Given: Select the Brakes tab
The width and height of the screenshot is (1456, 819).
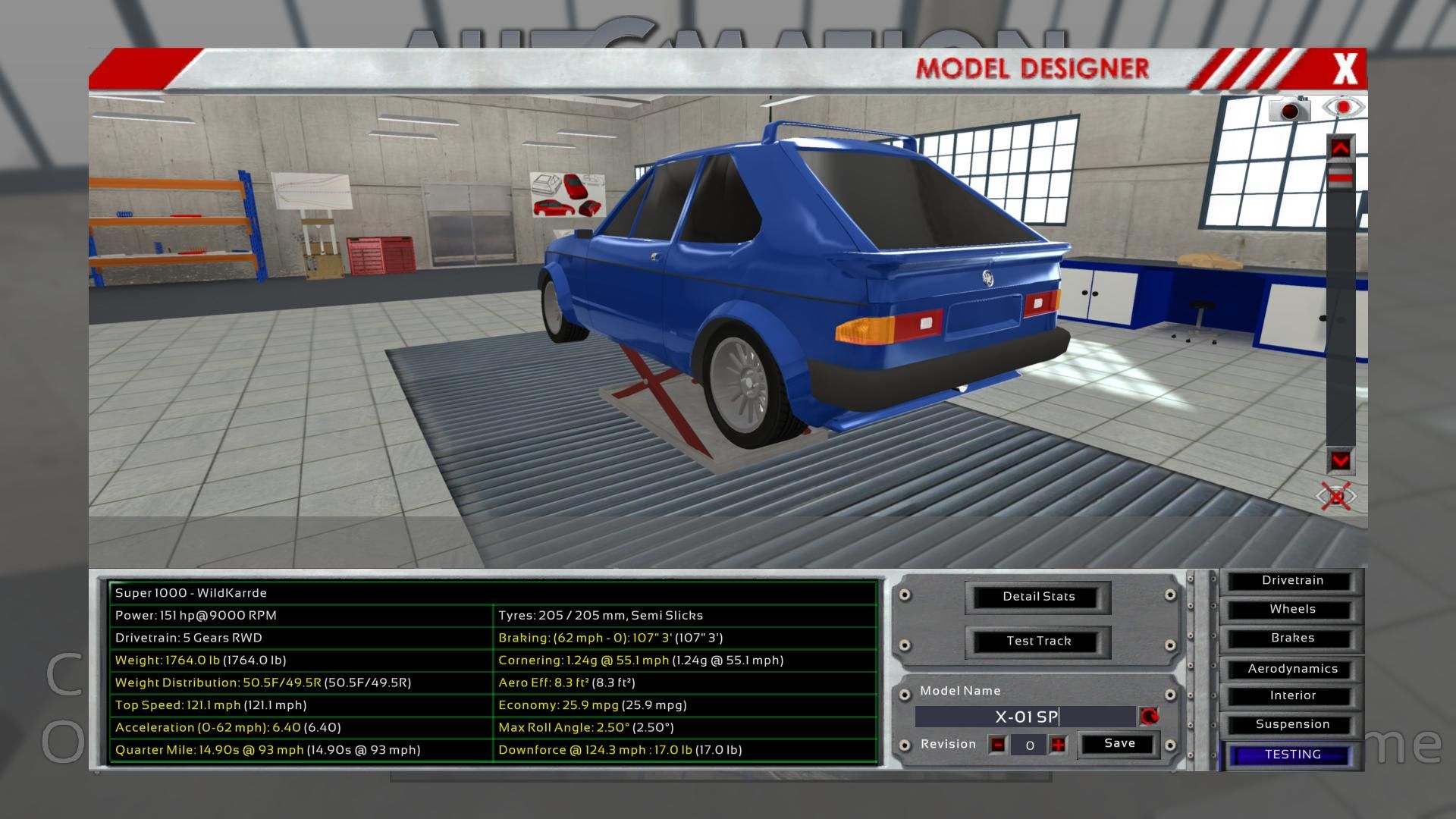Looking at the screenshot, I should point(1291,639).
